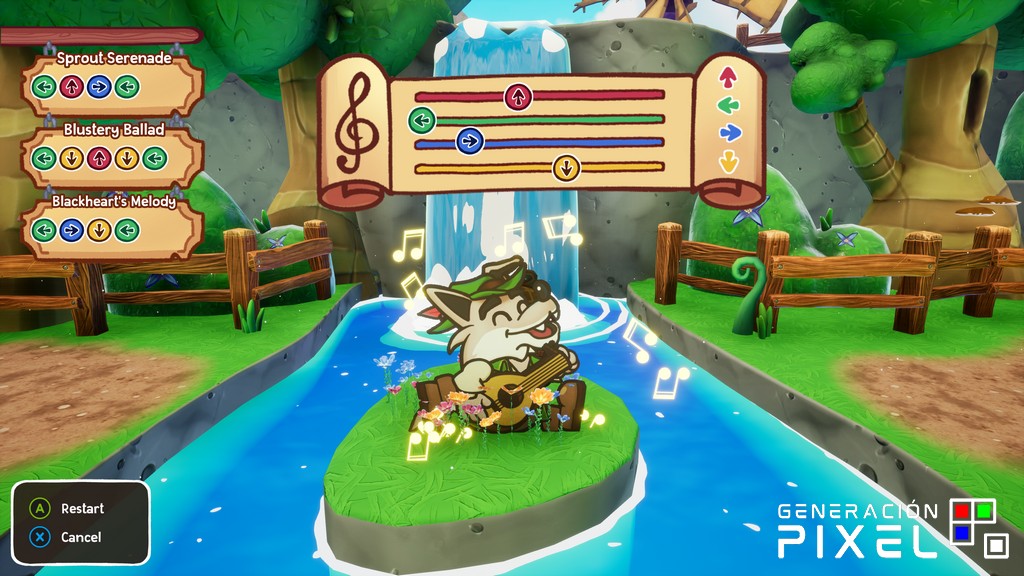This screenshot has height=576, width=1024.
Task: Tap the red up arrow on the scroll's end
Action: tap(729, 76)
